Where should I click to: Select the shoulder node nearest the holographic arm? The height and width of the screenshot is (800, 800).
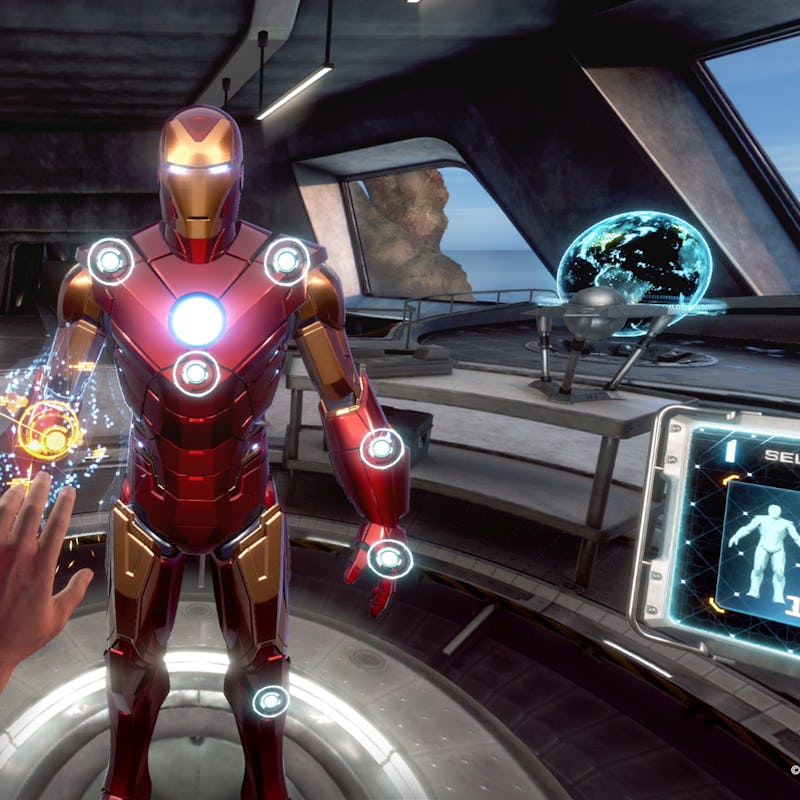coord(110,261)
